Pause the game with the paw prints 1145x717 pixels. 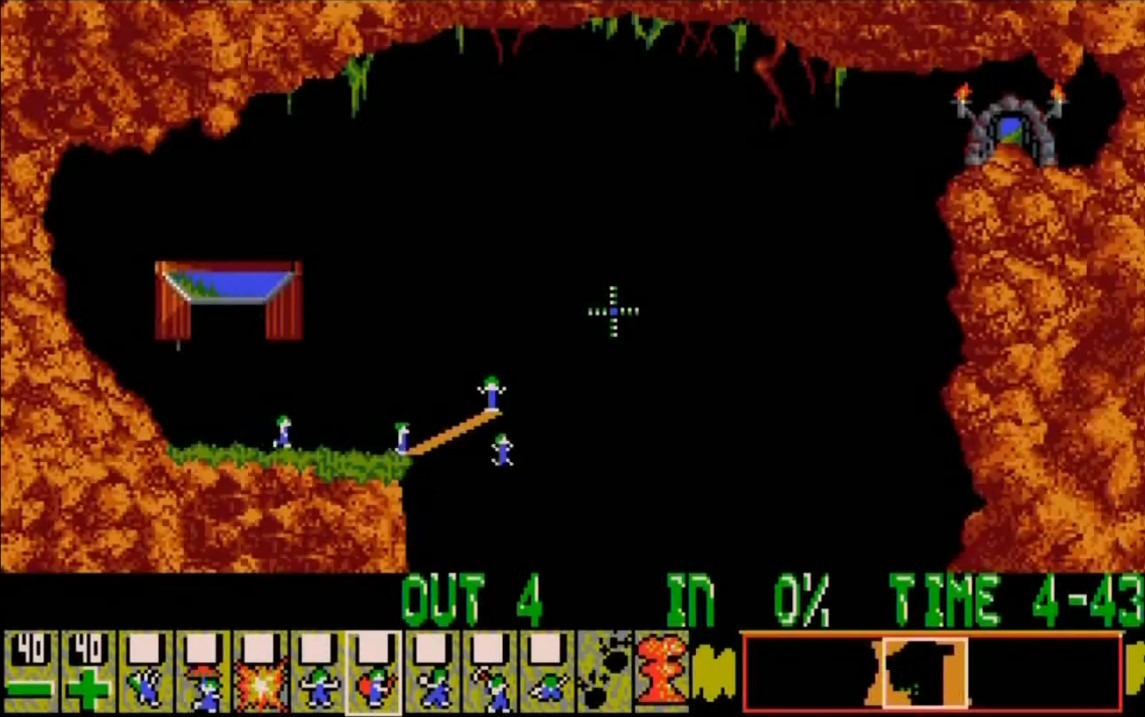click(605, 672)
